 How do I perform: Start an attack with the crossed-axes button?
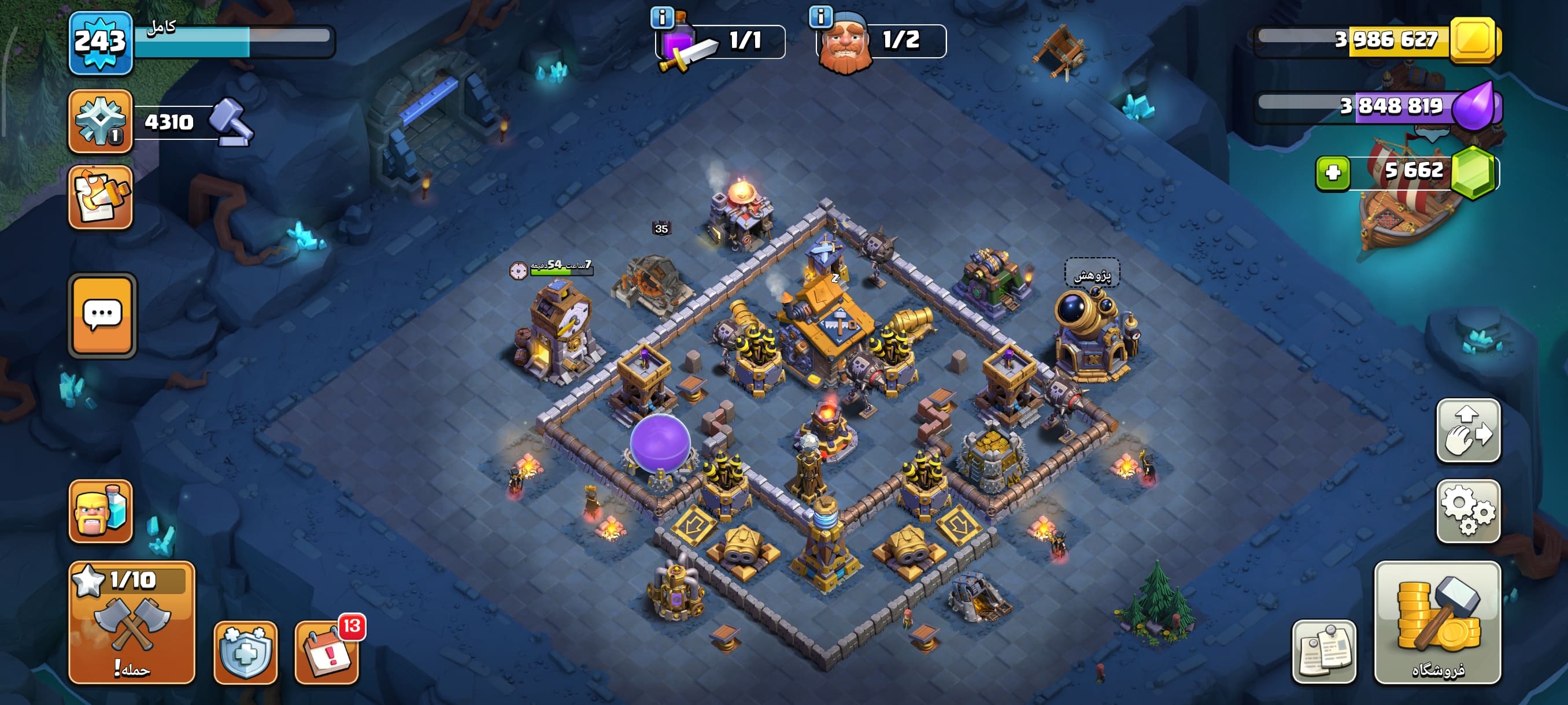coord(131,622)
